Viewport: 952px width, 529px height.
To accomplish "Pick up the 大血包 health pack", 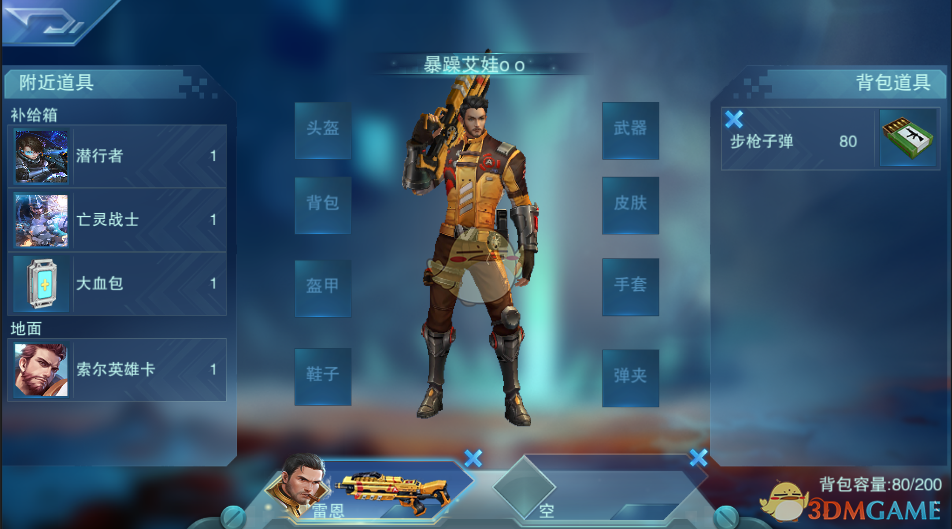I will click(118, 284).
